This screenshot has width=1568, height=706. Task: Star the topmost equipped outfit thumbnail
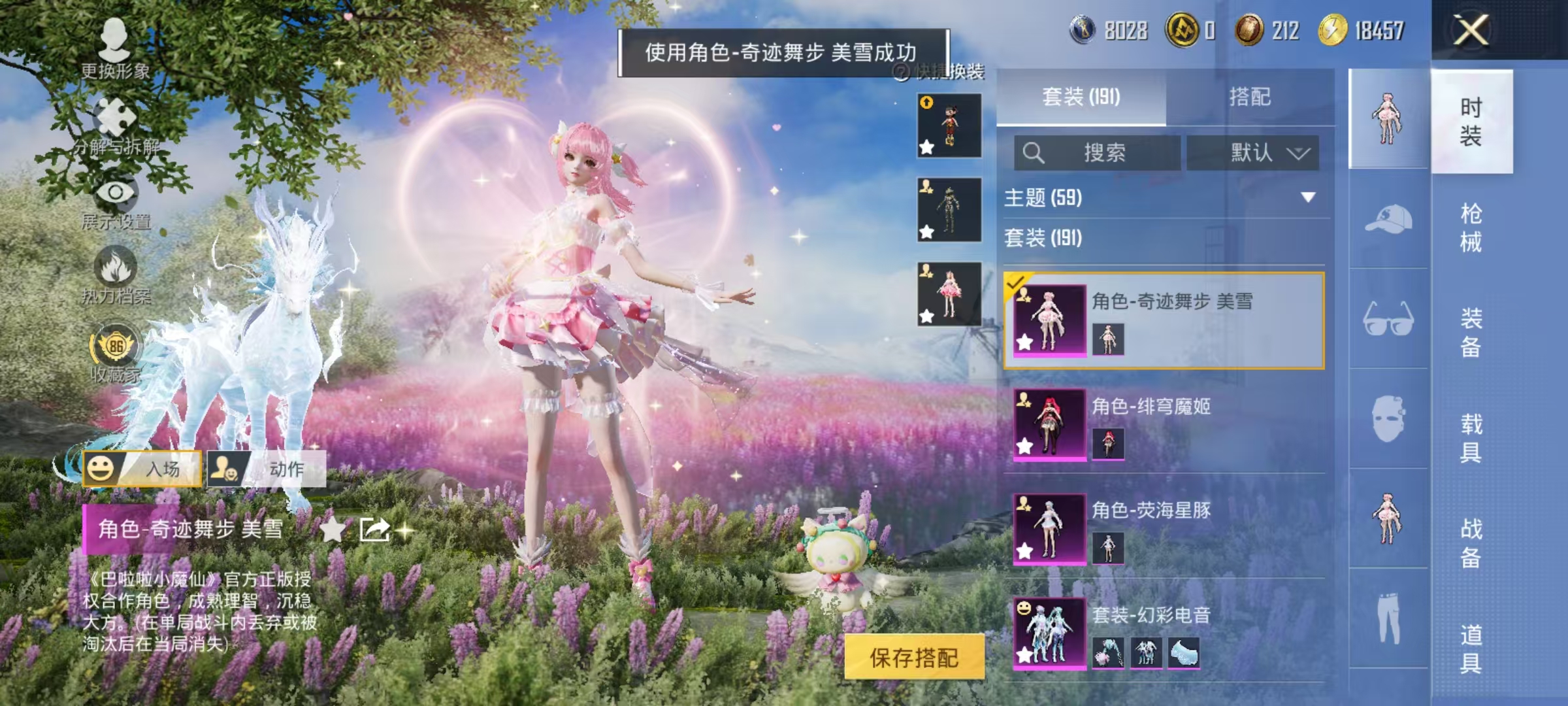click(x=926, y=149)
